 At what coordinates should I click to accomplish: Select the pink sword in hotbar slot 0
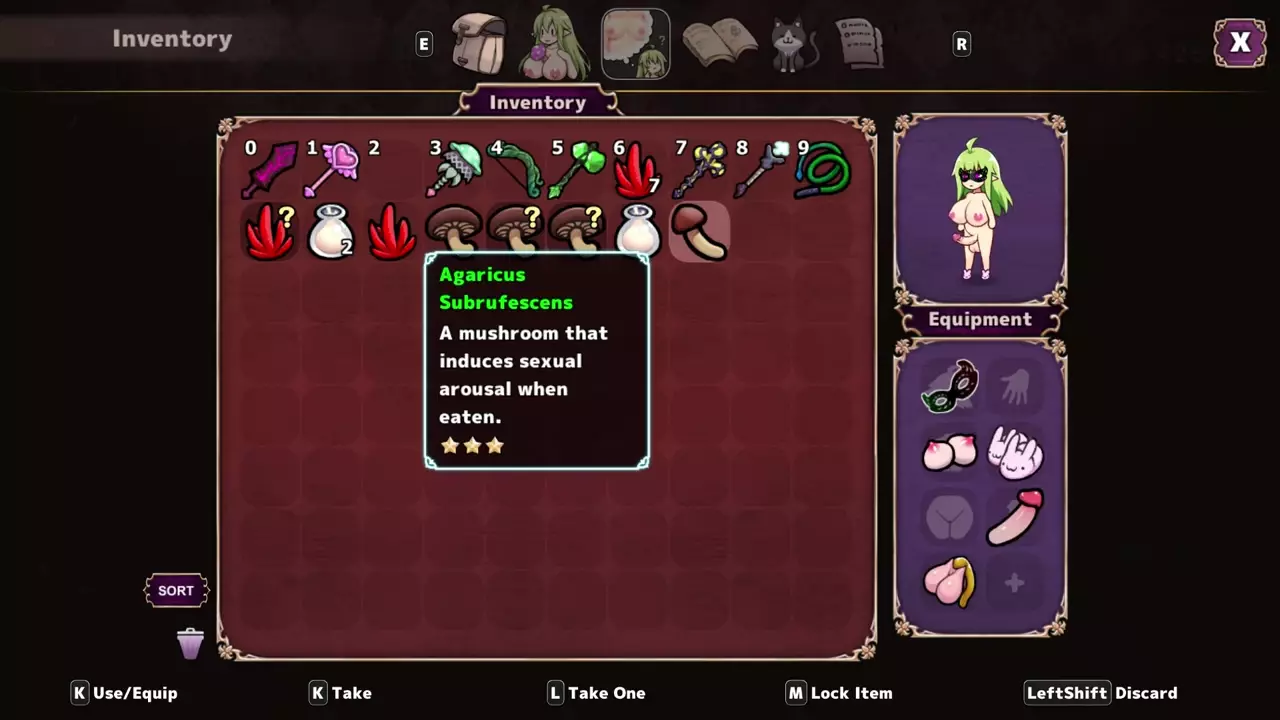271,170
